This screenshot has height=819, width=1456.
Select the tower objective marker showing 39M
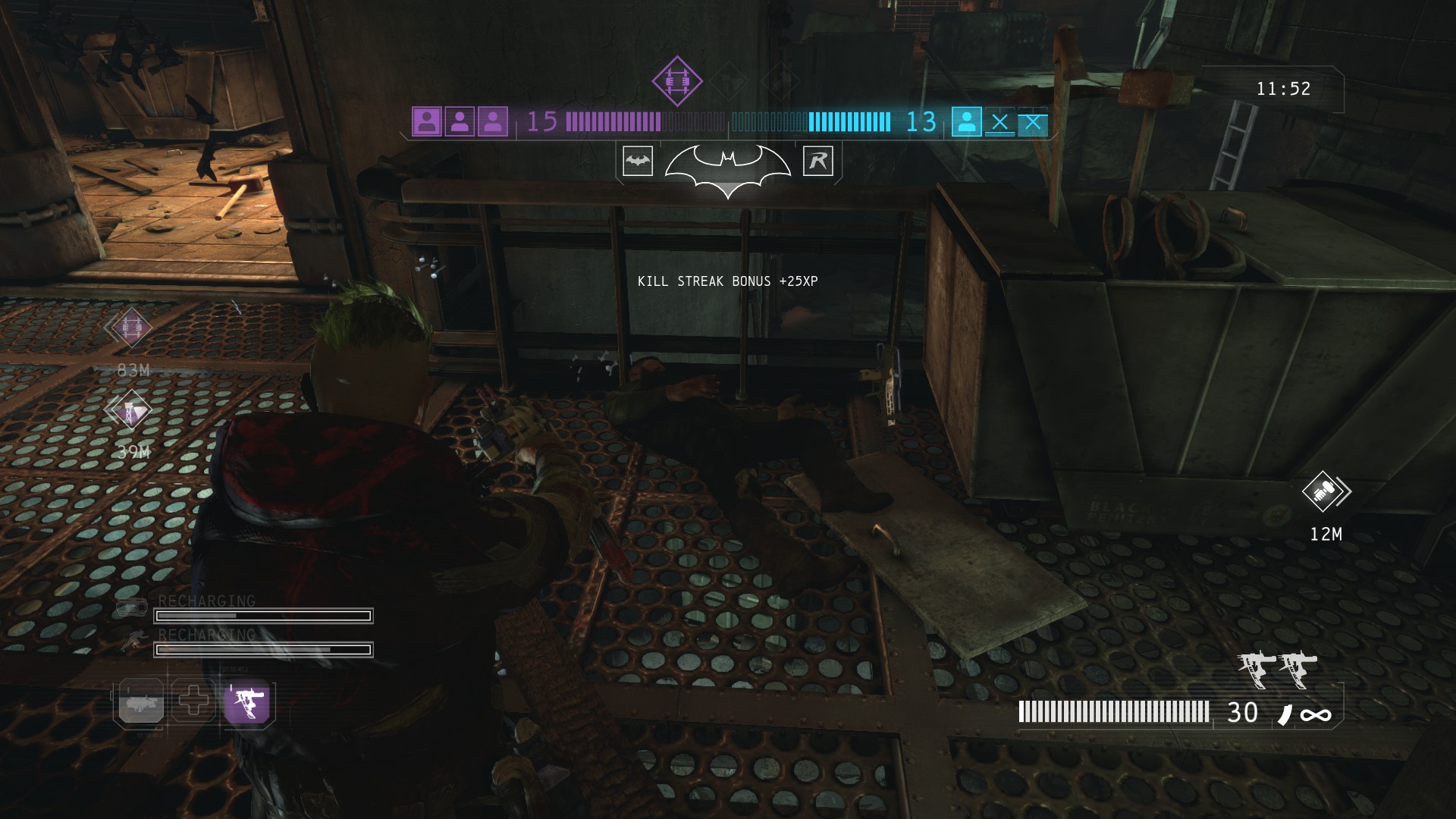(x=131, y=410)
